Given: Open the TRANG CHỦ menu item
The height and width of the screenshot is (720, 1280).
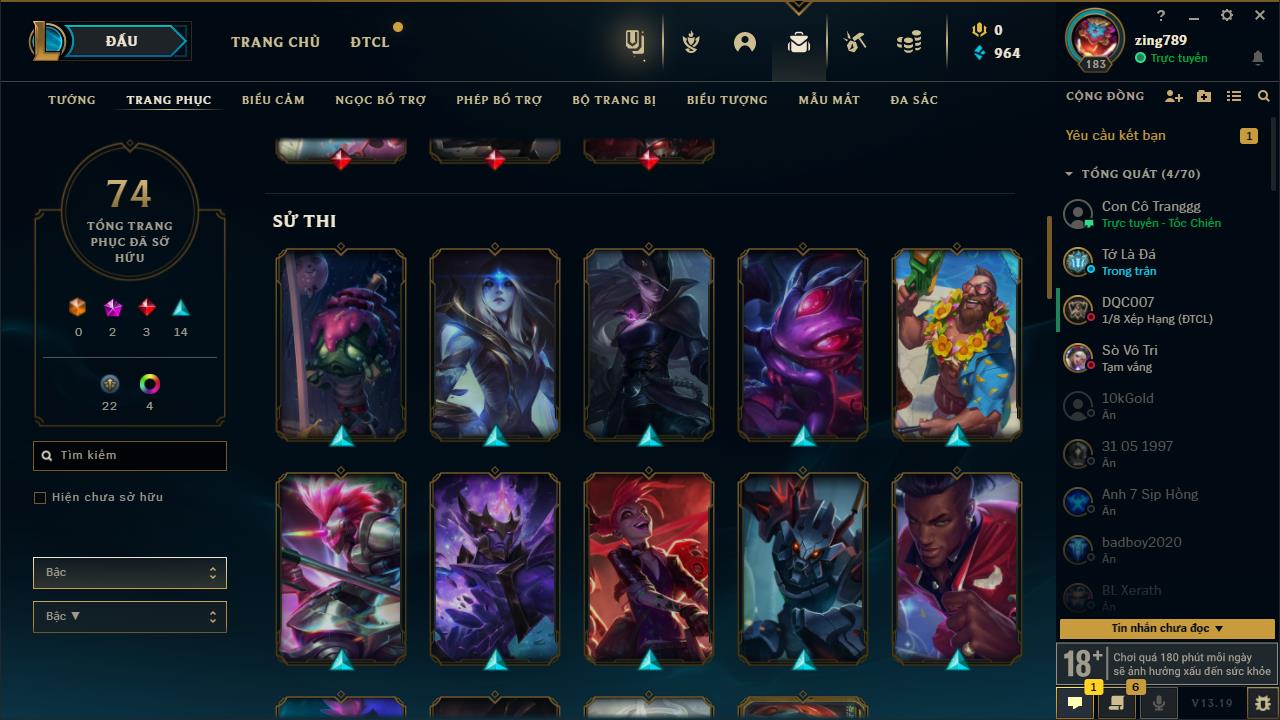Looking at the screenshot, I should tap(275, 42).
